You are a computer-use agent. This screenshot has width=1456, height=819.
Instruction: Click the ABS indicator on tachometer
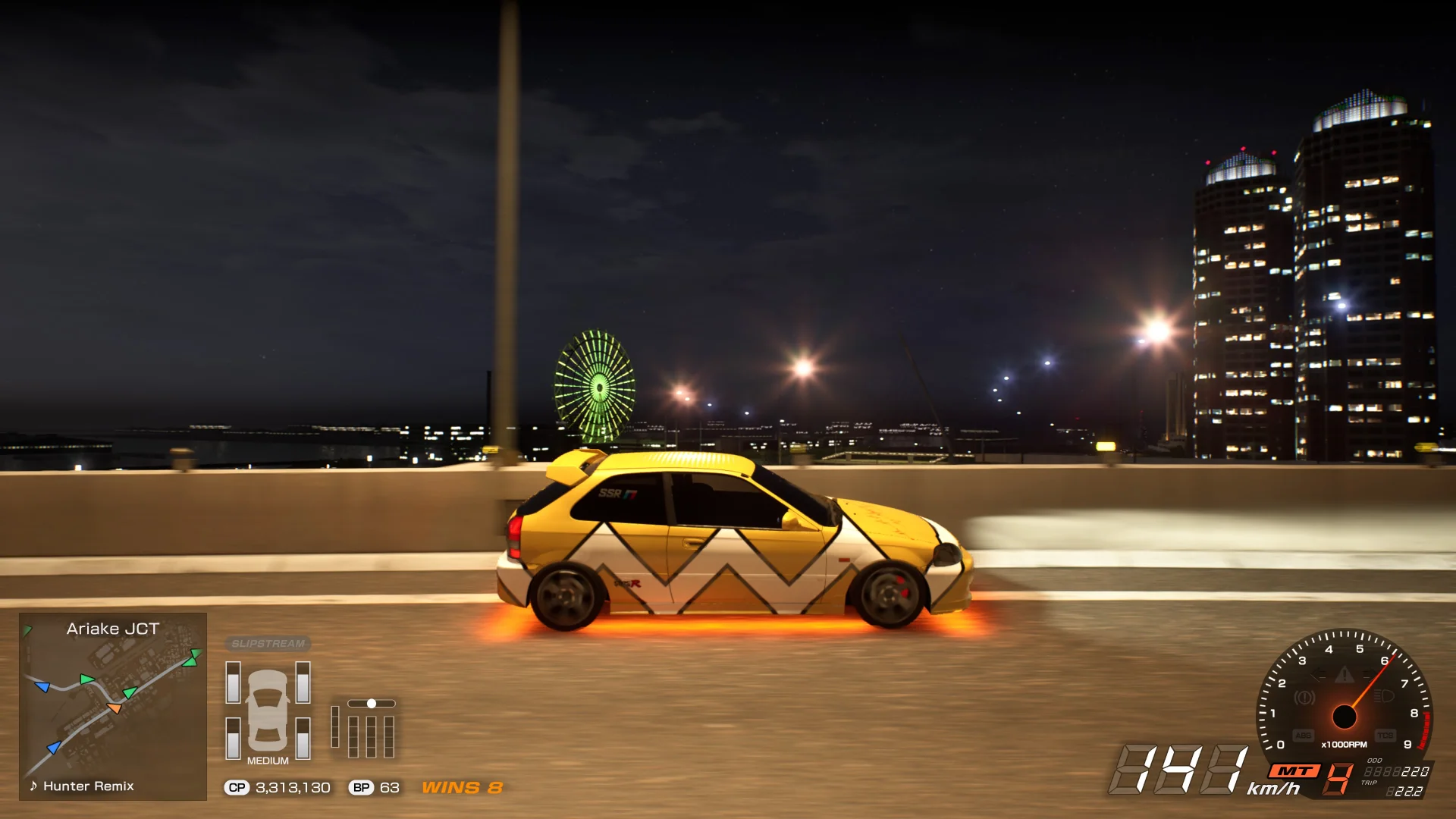point(1303,736)
